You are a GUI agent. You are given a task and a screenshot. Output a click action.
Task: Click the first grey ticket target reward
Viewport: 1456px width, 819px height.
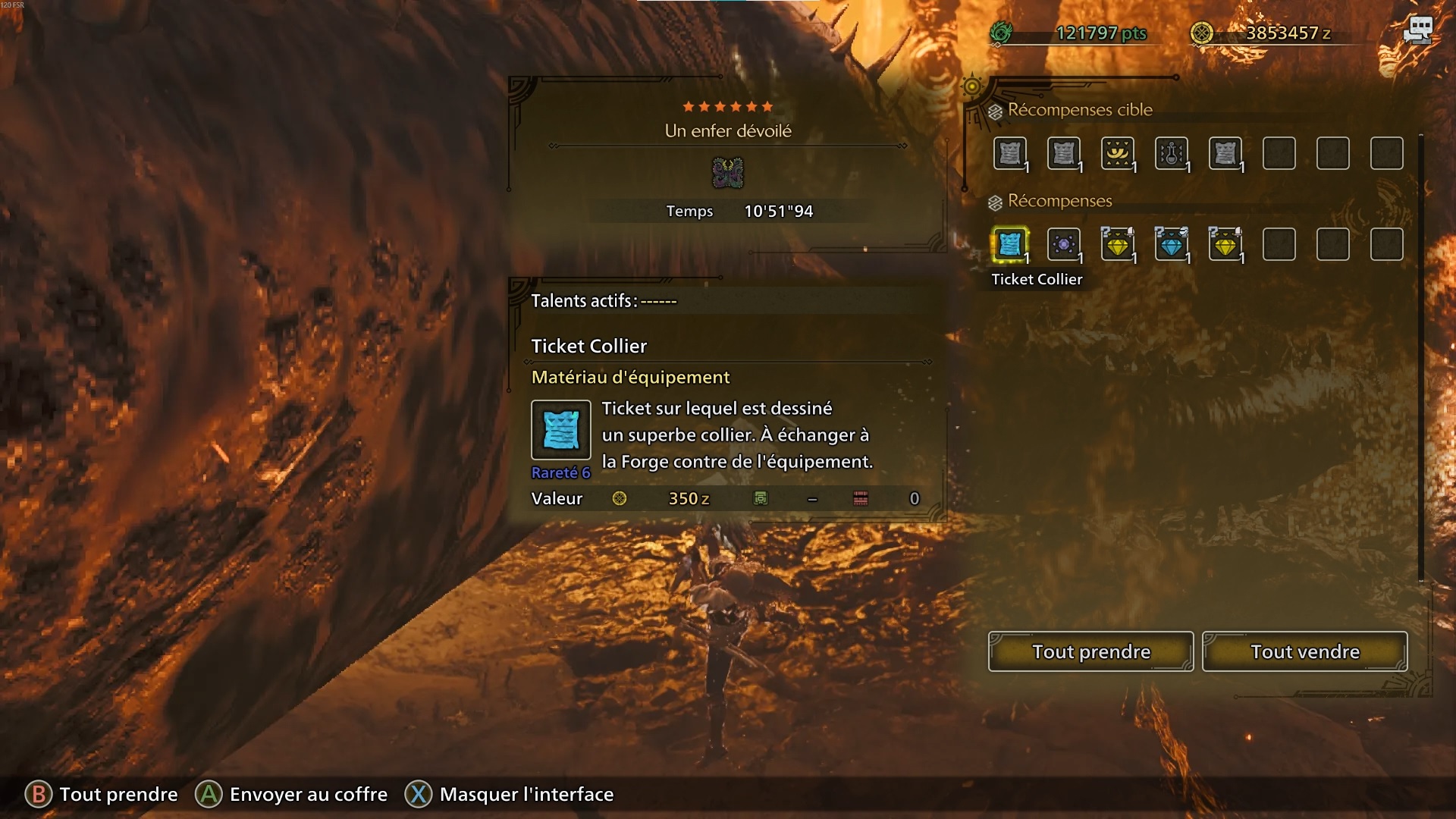coord(1009,152)
